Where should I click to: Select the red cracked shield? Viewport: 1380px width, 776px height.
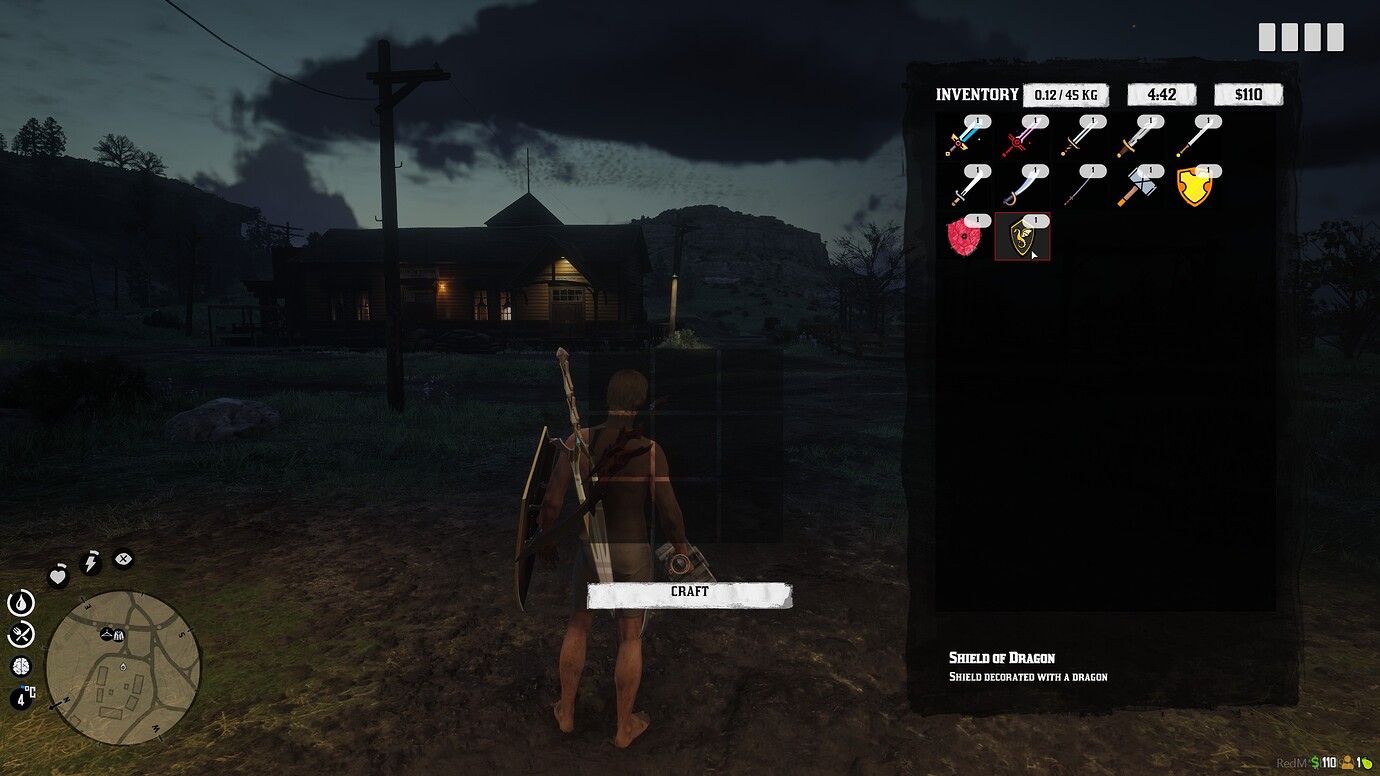pos(962,237)
